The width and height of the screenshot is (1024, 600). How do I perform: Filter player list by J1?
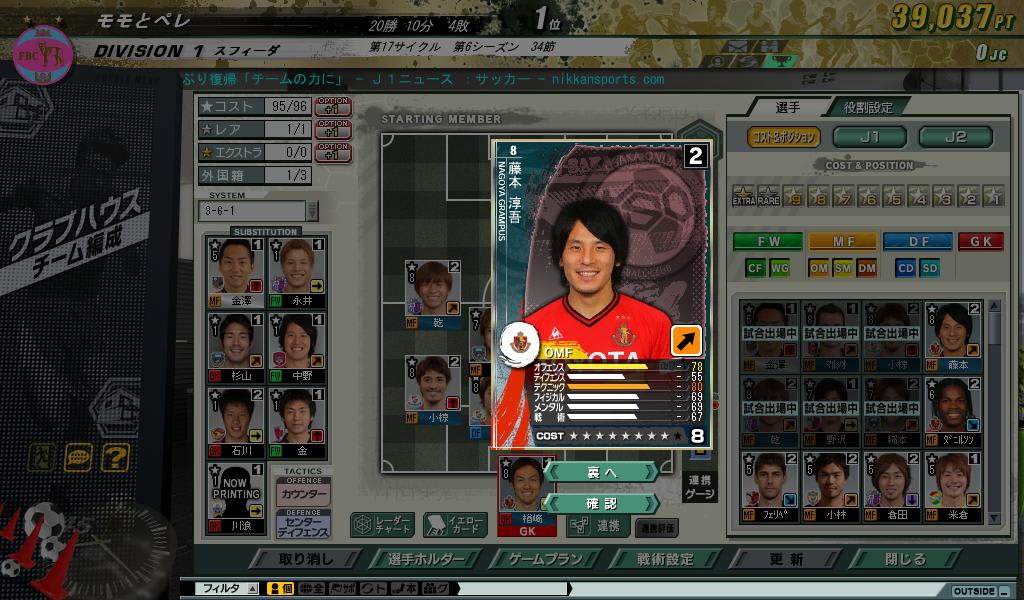[869, 137]
